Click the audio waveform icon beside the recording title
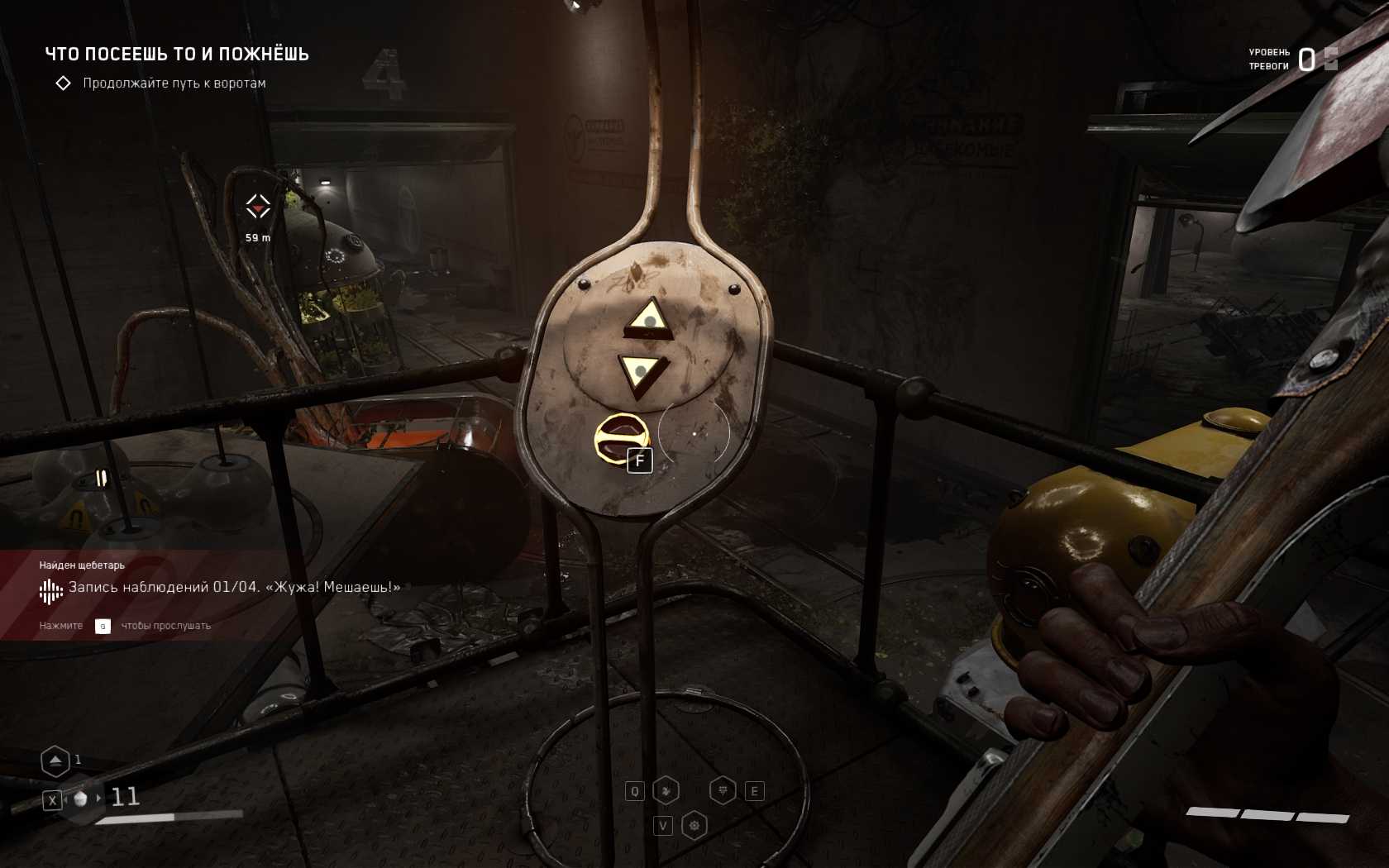Viewport: 1389px width, 868px height. pyautogui.click(x=50, y=590)
